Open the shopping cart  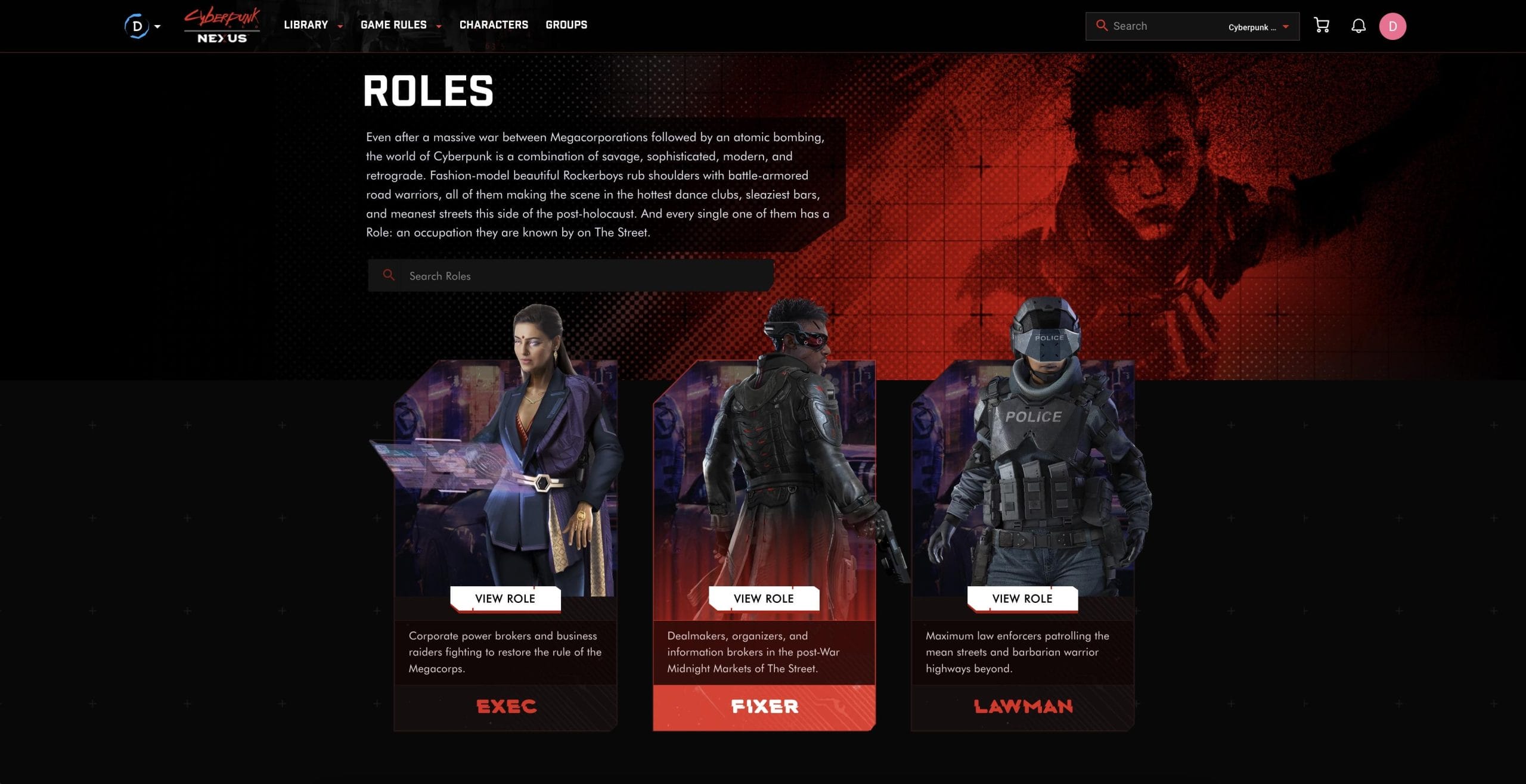tap(1321, 25)
